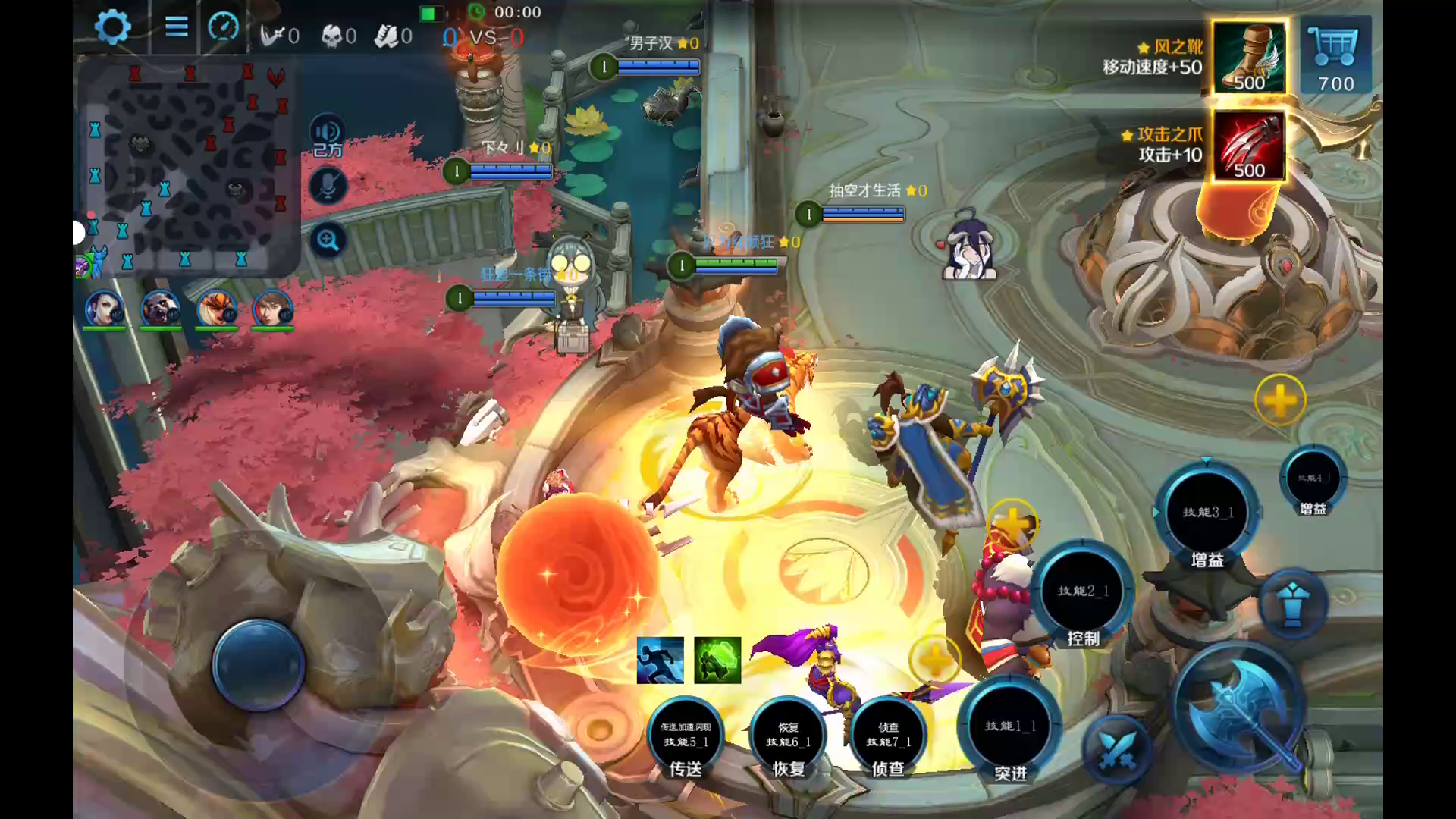Screen dimensions: 1456x819
Task: Open the three-line list menu
Action: click(176, 28)
